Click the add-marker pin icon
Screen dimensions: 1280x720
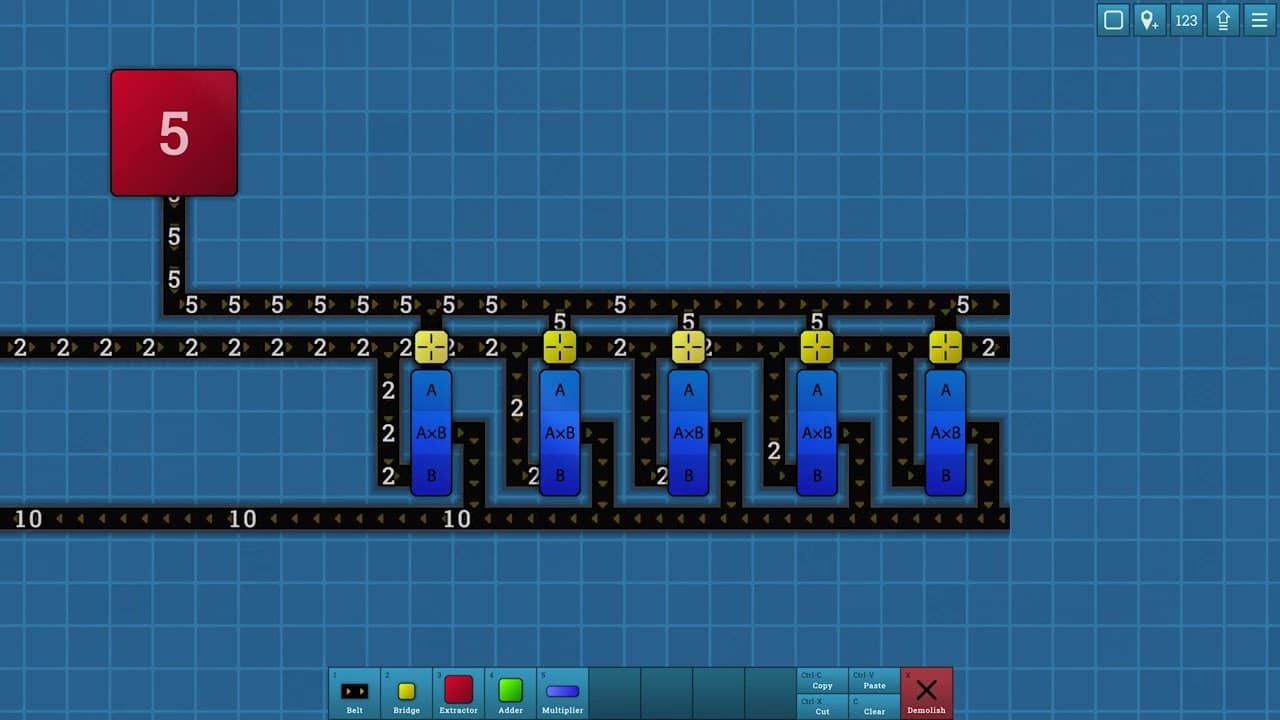pos(1149,20)
